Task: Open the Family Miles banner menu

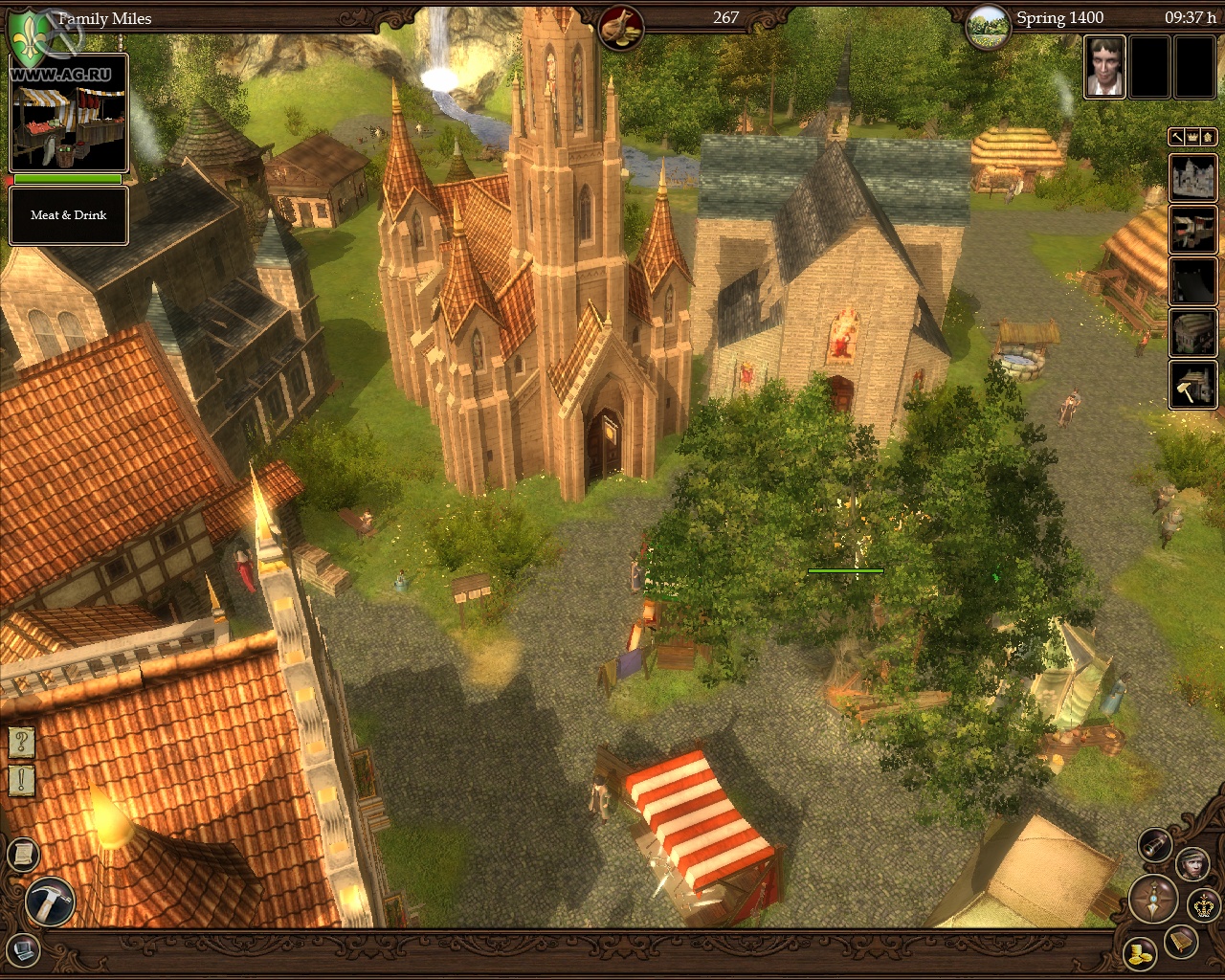Action: point(105,17)
